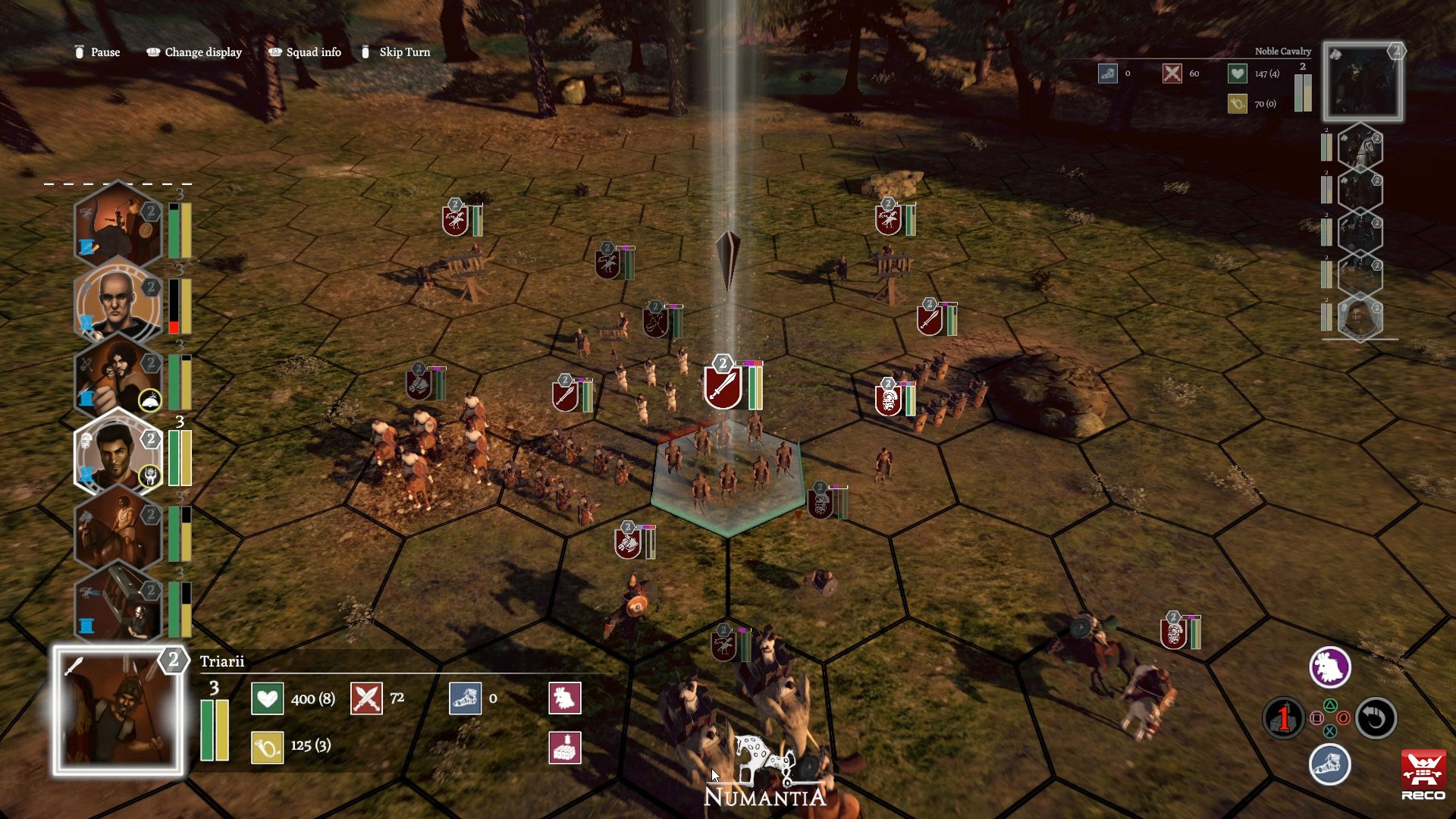1456x819 pixels.
Task: Click Pause in the top toolbar
Action: click(105, 52)
